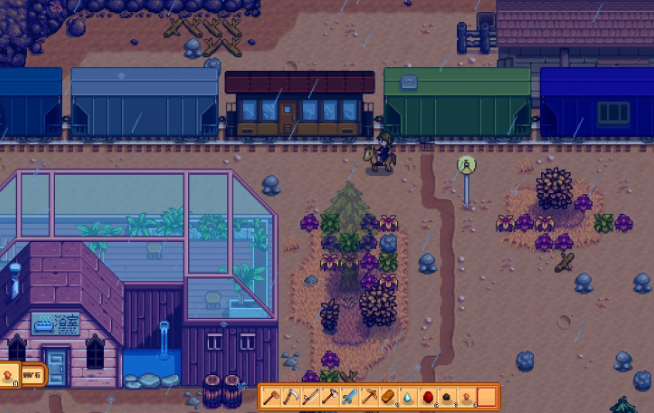The height and width of the screenshot is (413, 654).
Task: Select the hammer in the hotbar
Action: (x=272, y=397)
